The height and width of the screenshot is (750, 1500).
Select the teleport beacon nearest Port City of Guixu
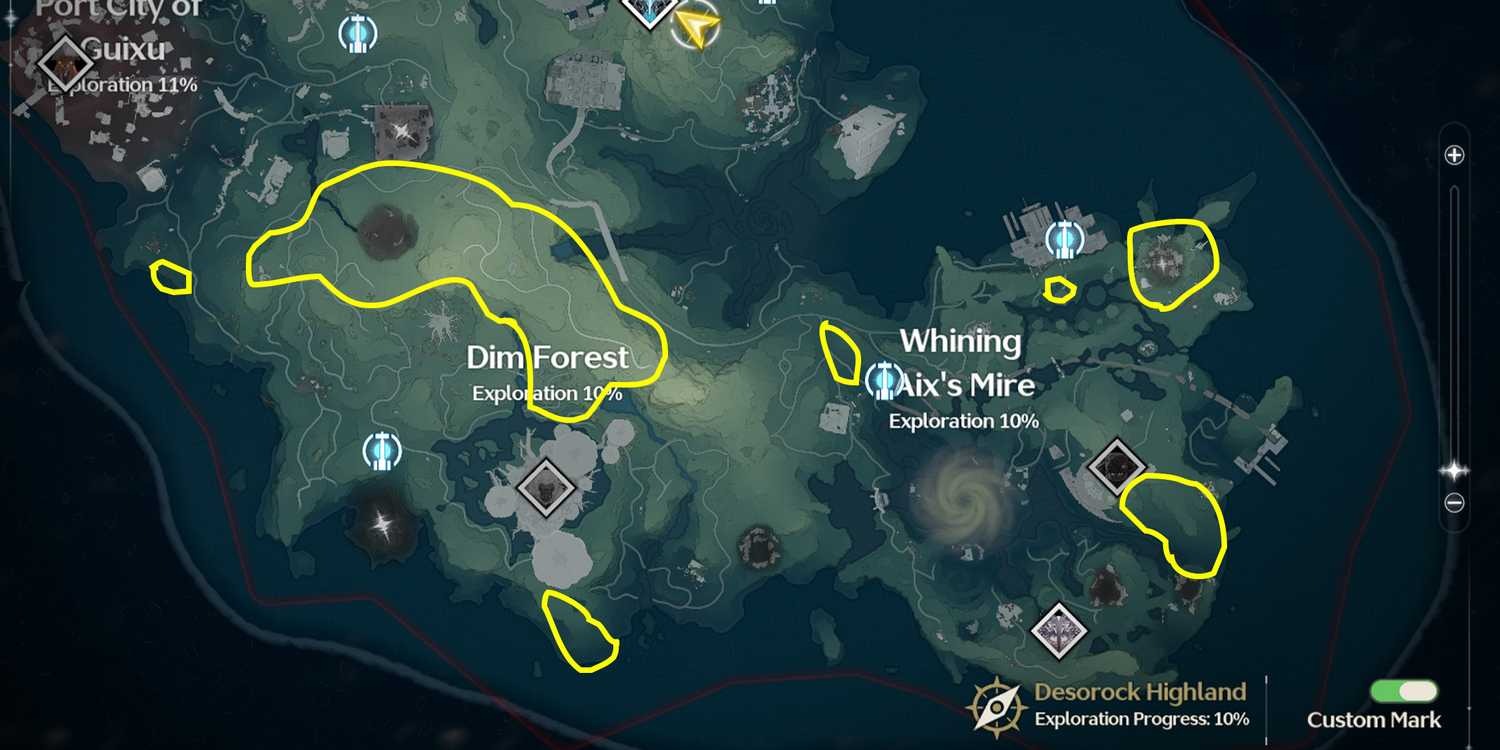coord(355,35)
